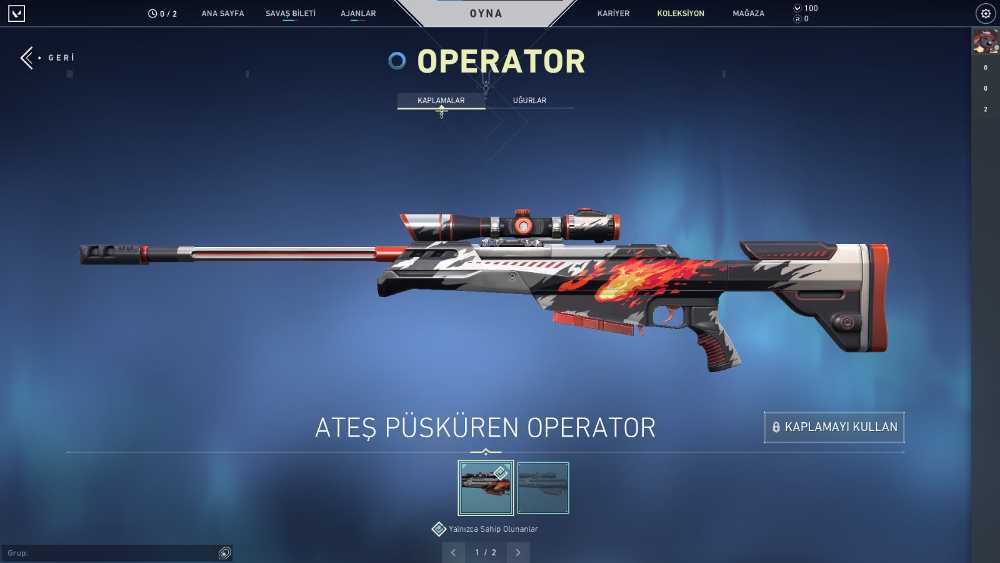1000x563 pixels.
Task: Open the player avatar in the sidebar
Action: [985, 42]
